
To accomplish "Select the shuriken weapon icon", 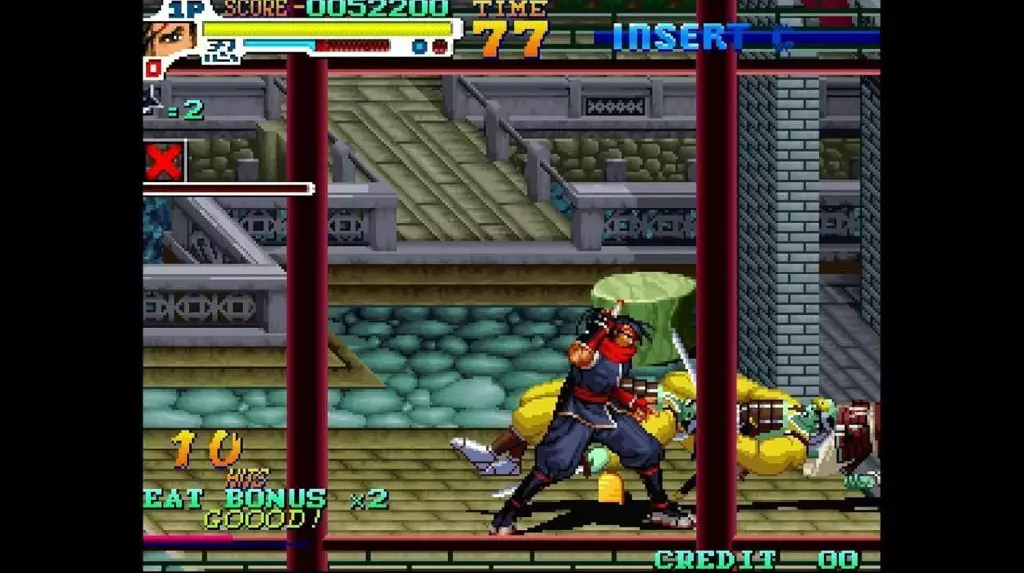I will pos(152,100).
